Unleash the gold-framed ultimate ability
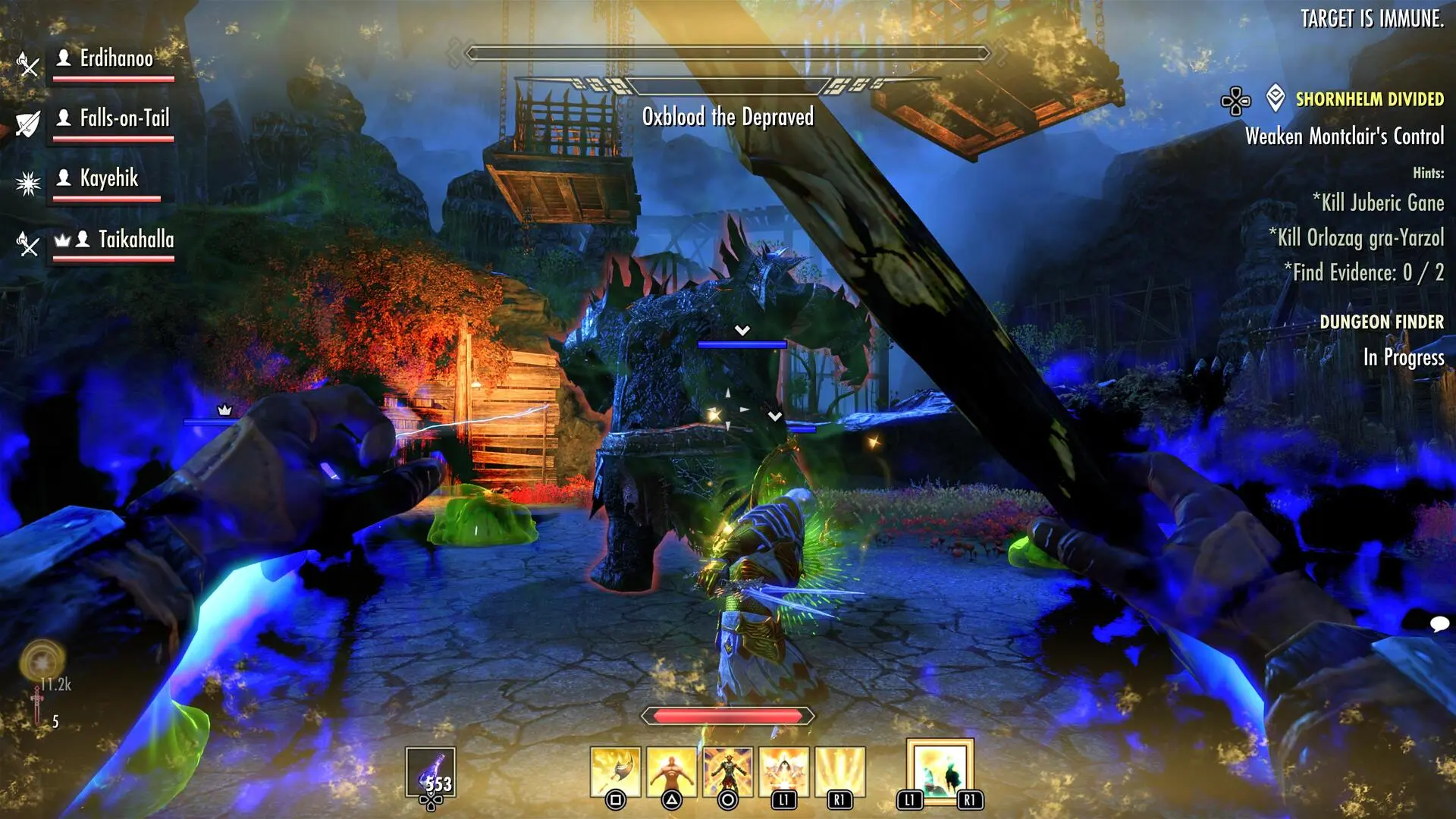1456x819 pixels. (x=940, y=770)
